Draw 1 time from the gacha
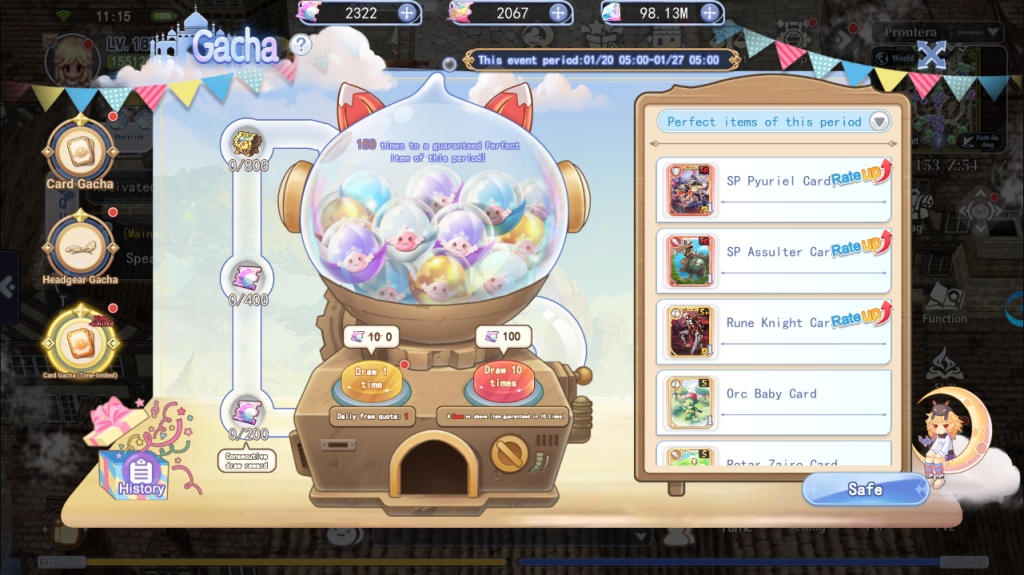Screen dimensions: 1024x575 (x=371, y=378)
